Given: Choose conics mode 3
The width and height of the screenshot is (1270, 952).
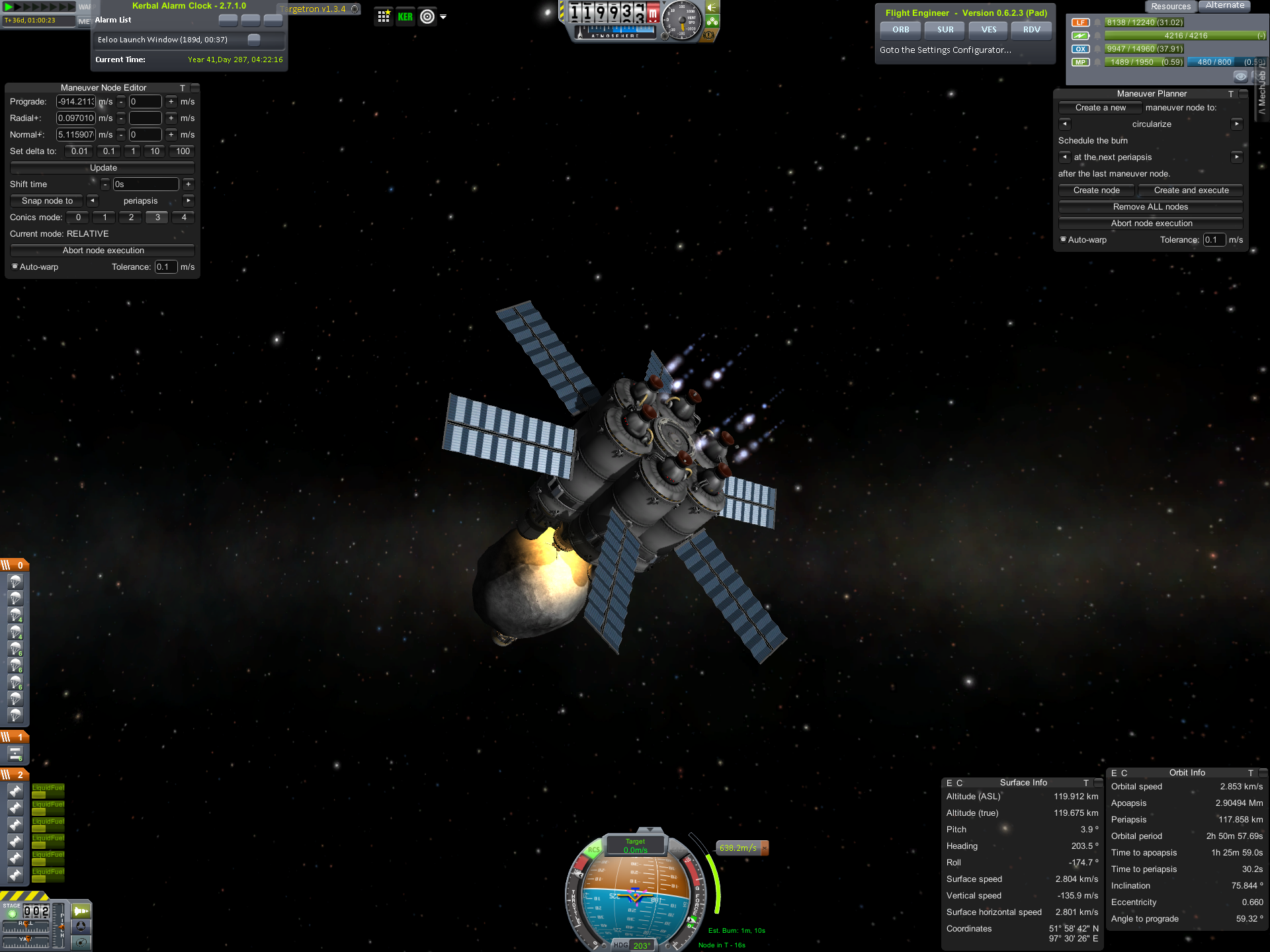Looking at the screenshot, I should click(x=157, y=218).
